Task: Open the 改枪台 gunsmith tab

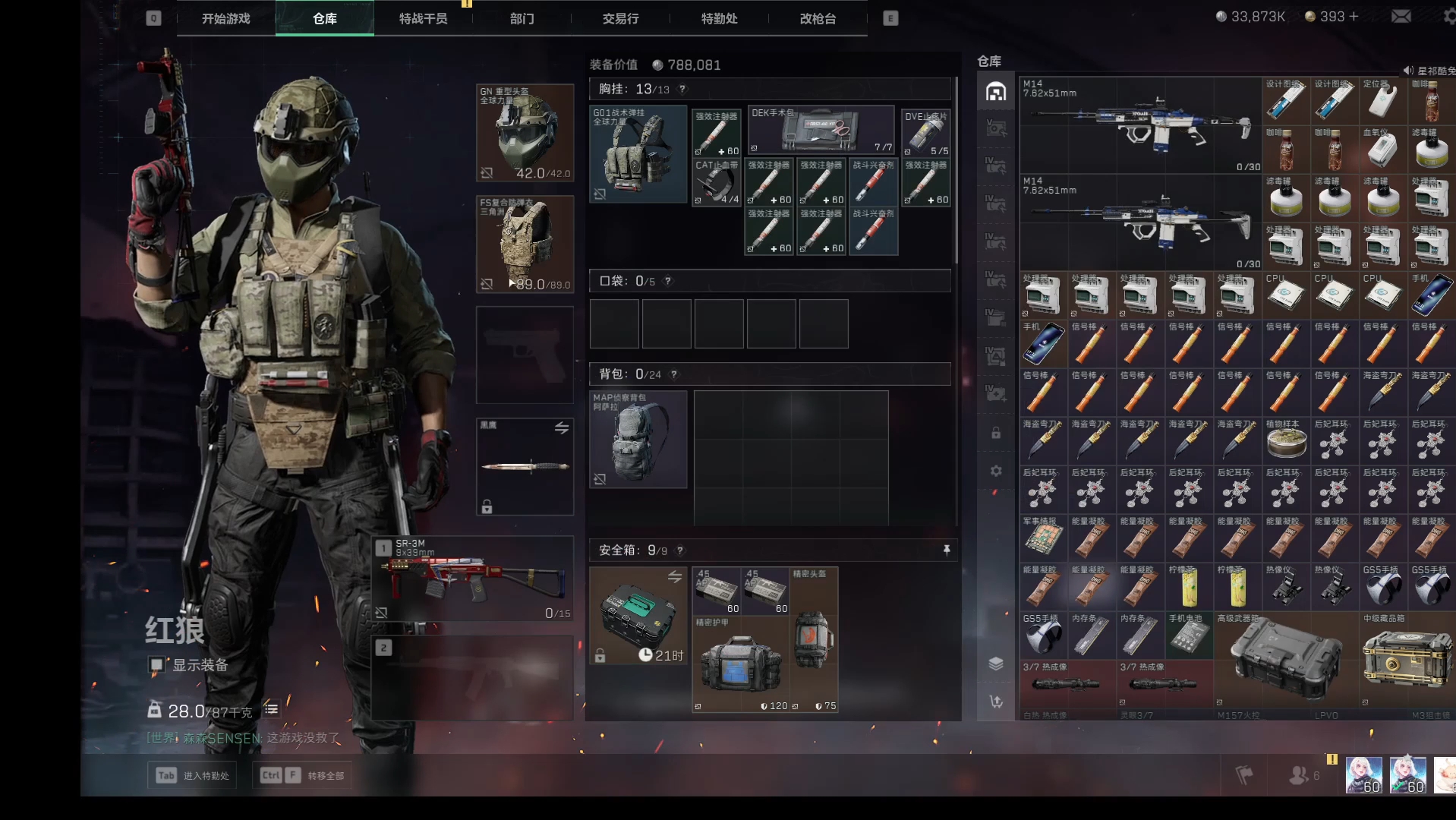Action: [818, 18]
